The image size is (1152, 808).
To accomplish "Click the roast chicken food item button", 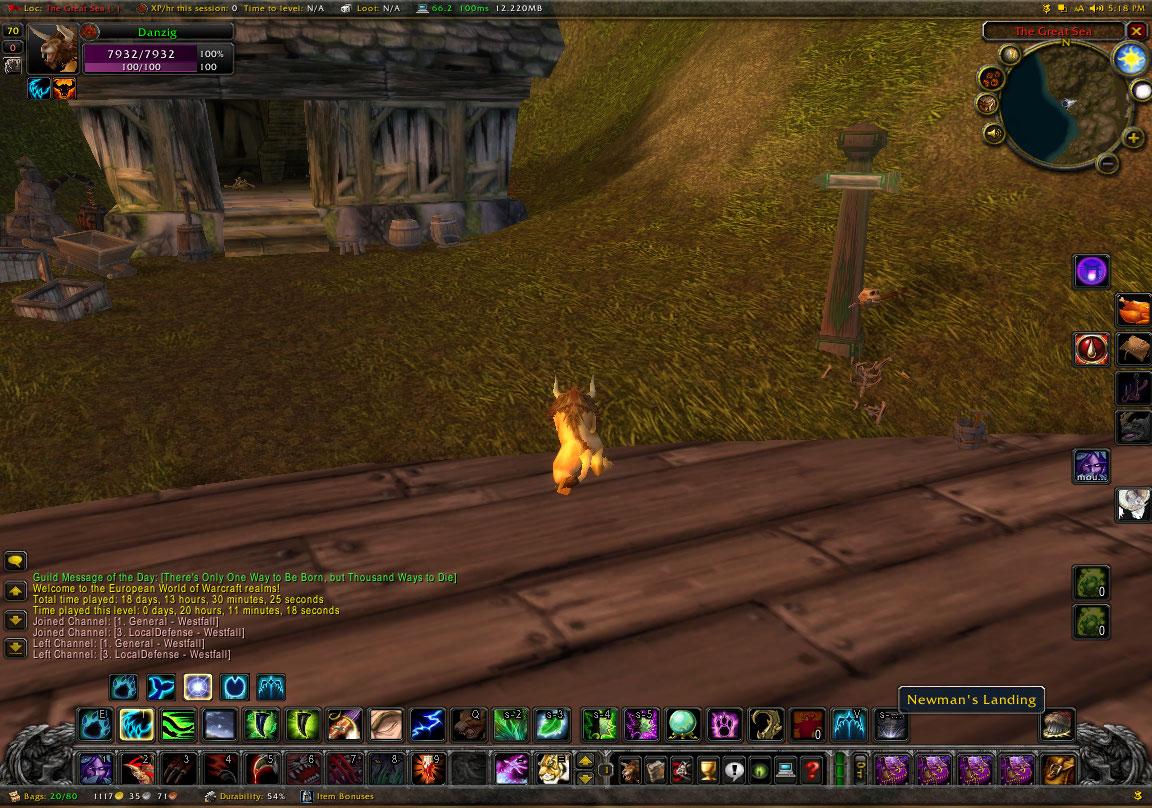I will 1132,310.
